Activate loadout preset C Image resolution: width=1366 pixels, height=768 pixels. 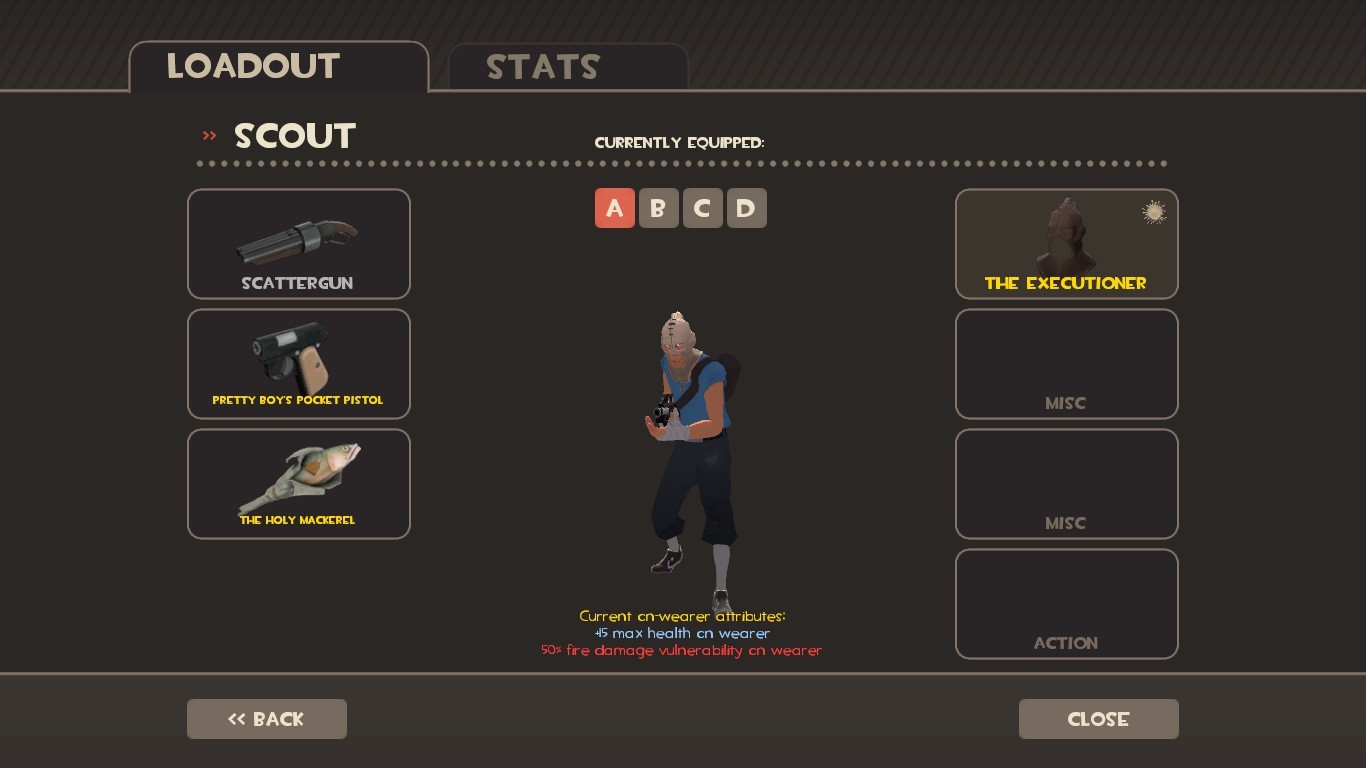point(702,208)
